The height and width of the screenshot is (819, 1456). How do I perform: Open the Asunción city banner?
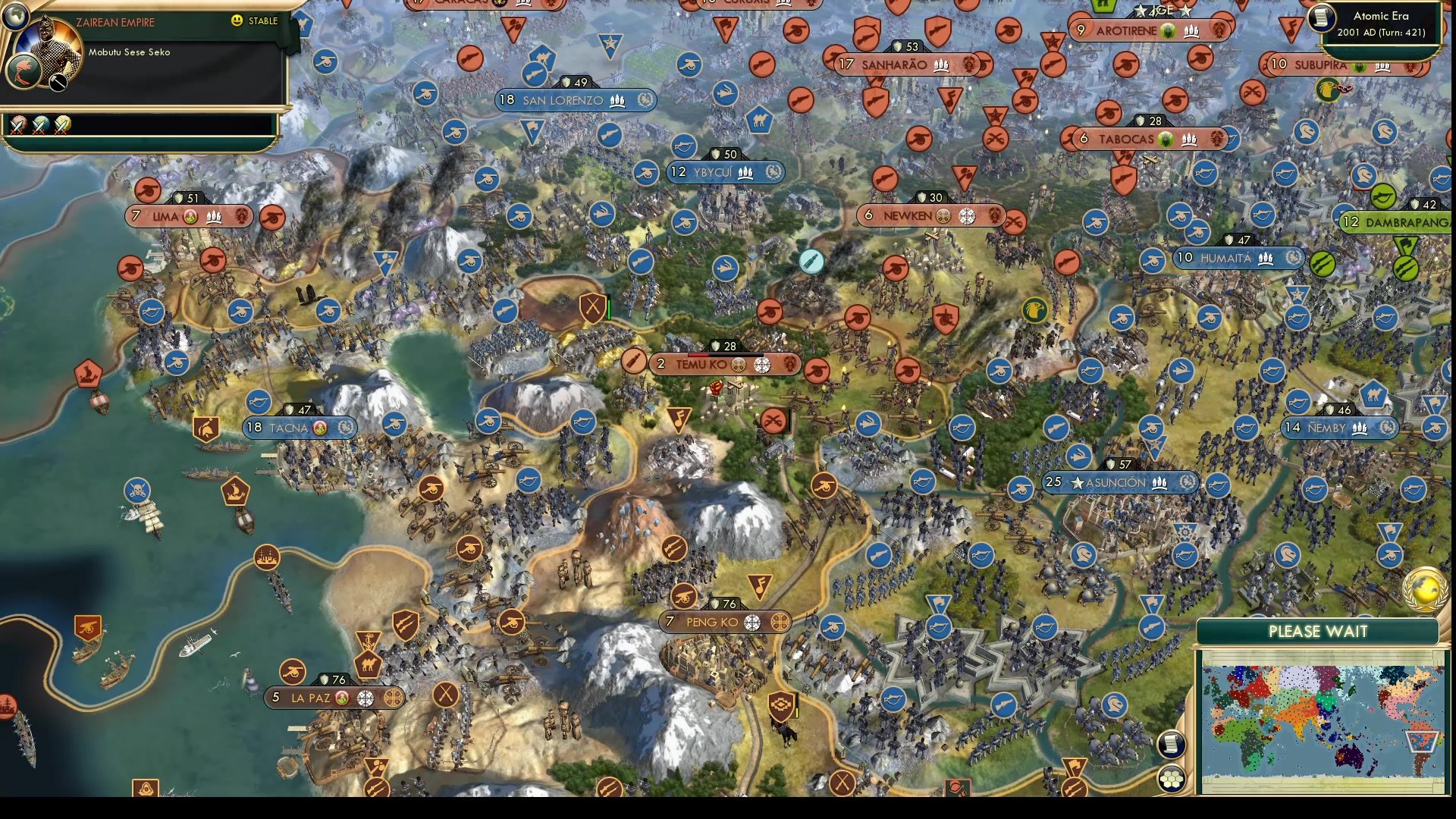point(1119,482)
